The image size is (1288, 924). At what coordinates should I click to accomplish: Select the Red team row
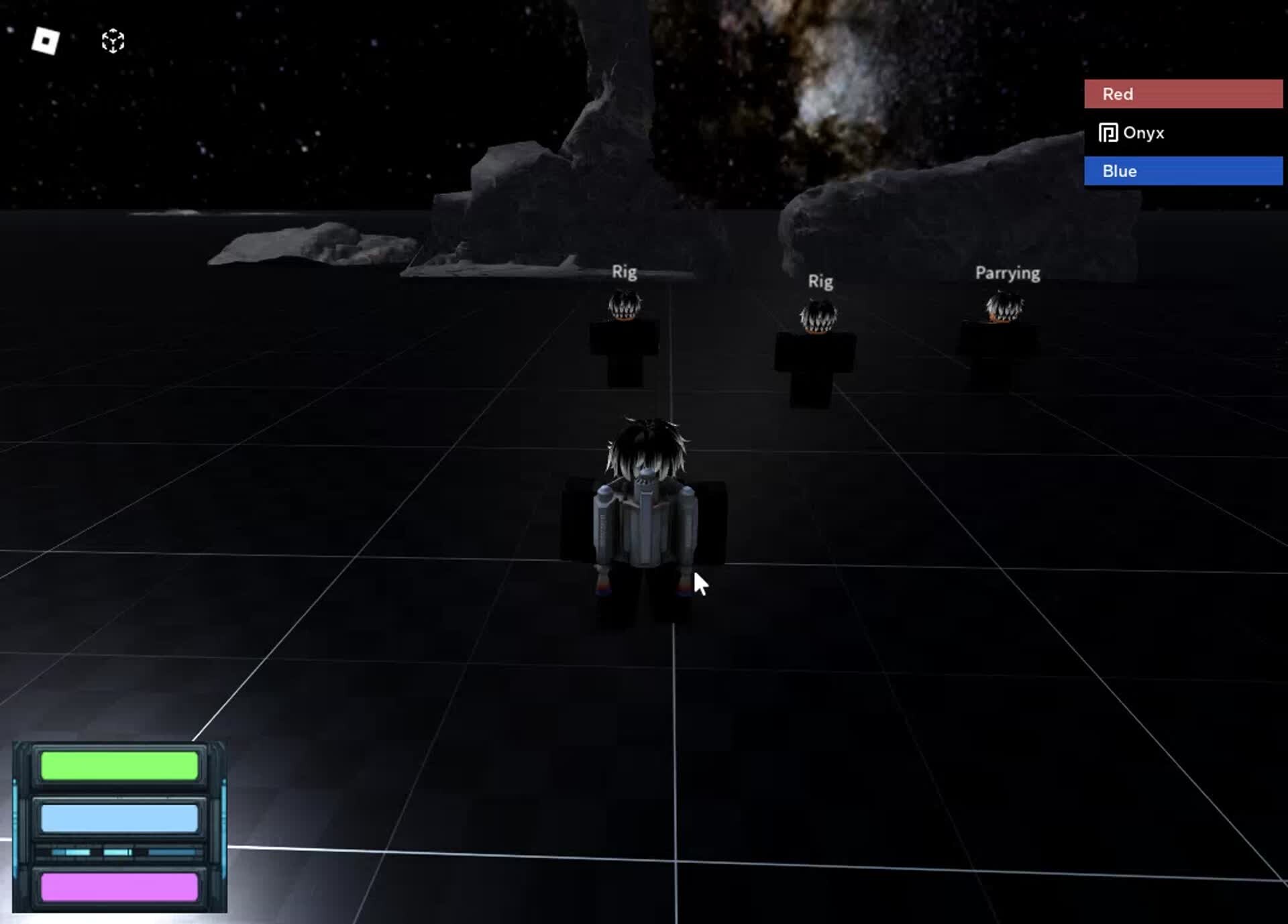pyautogui.click(x=1183, y=94)
